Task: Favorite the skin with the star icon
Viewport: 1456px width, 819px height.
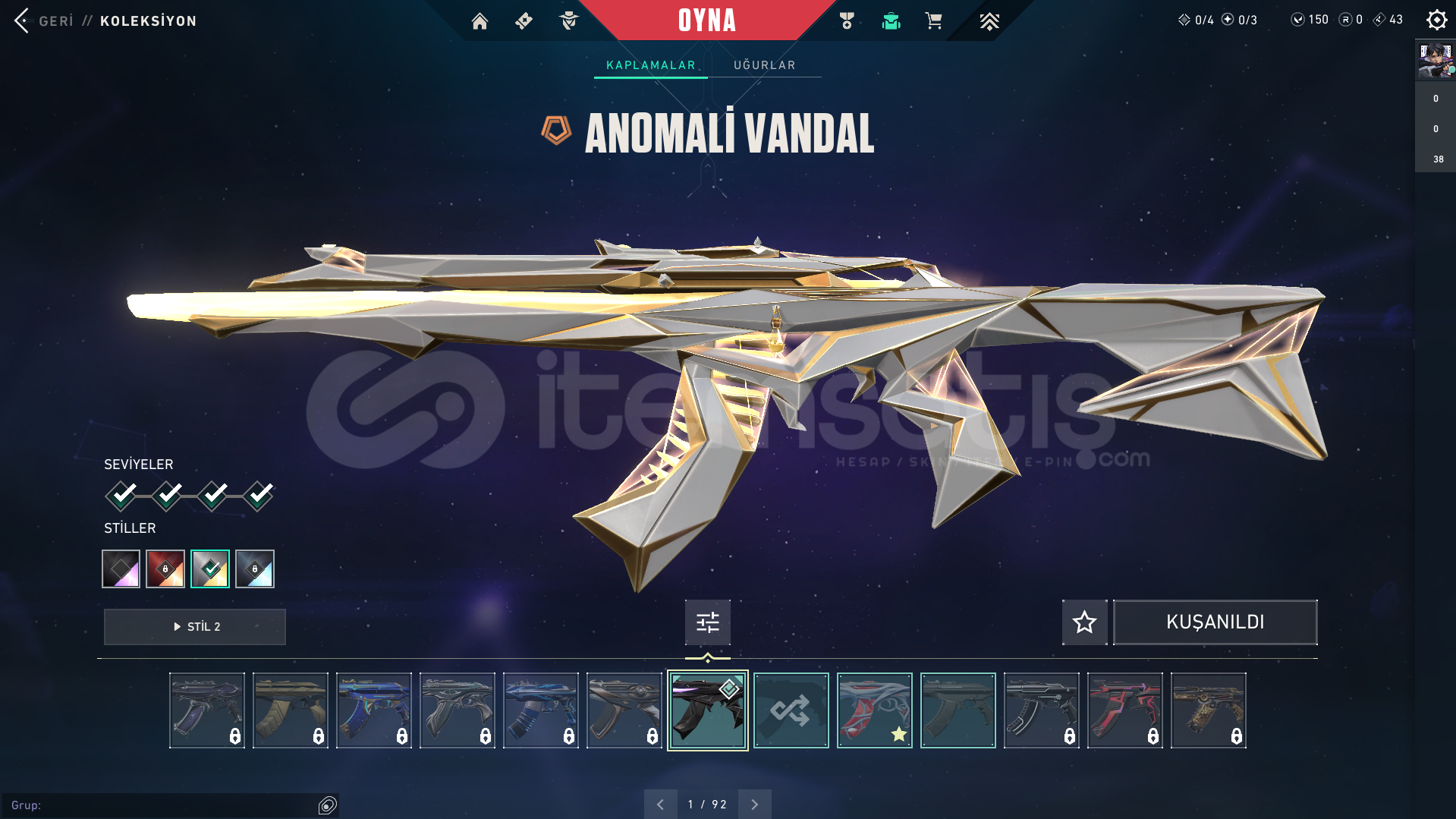Action: click(1083, 622)
